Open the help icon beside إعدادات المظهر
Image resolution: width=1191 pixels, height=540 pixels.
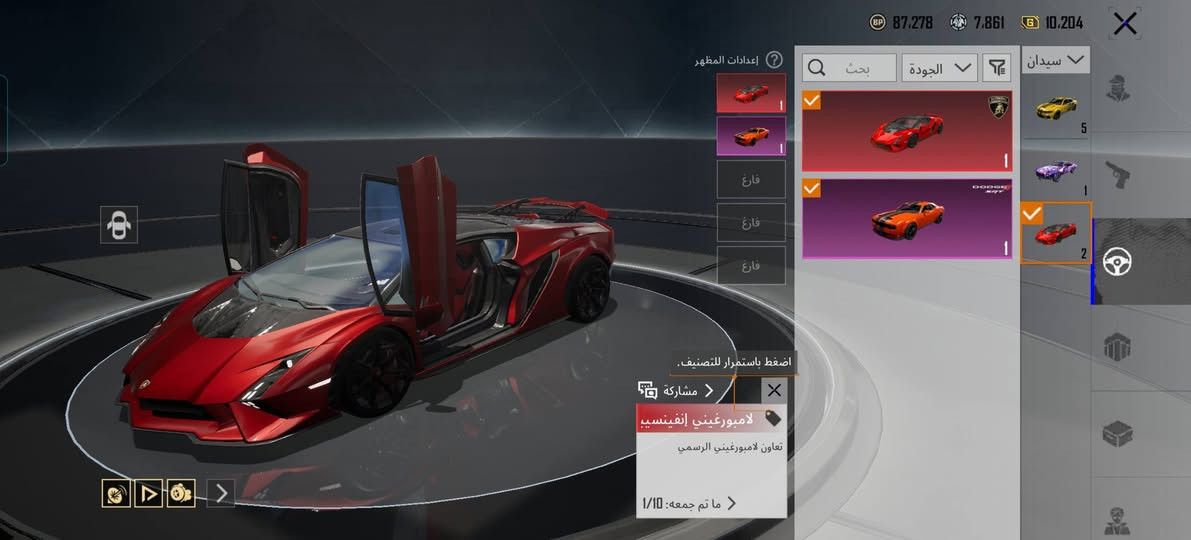[774, 60]
